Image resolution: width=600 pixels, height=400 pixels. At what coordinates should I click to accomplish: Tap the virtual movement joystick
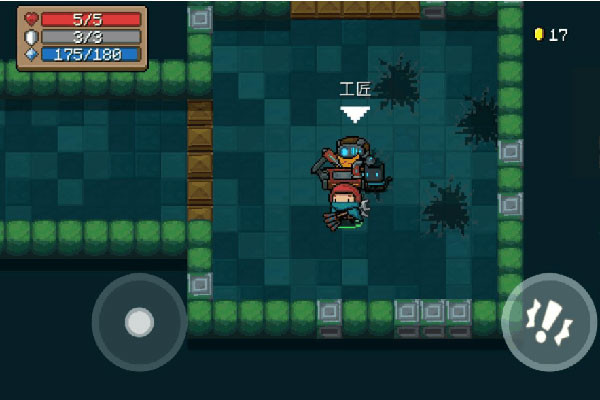tap(139, 322)
